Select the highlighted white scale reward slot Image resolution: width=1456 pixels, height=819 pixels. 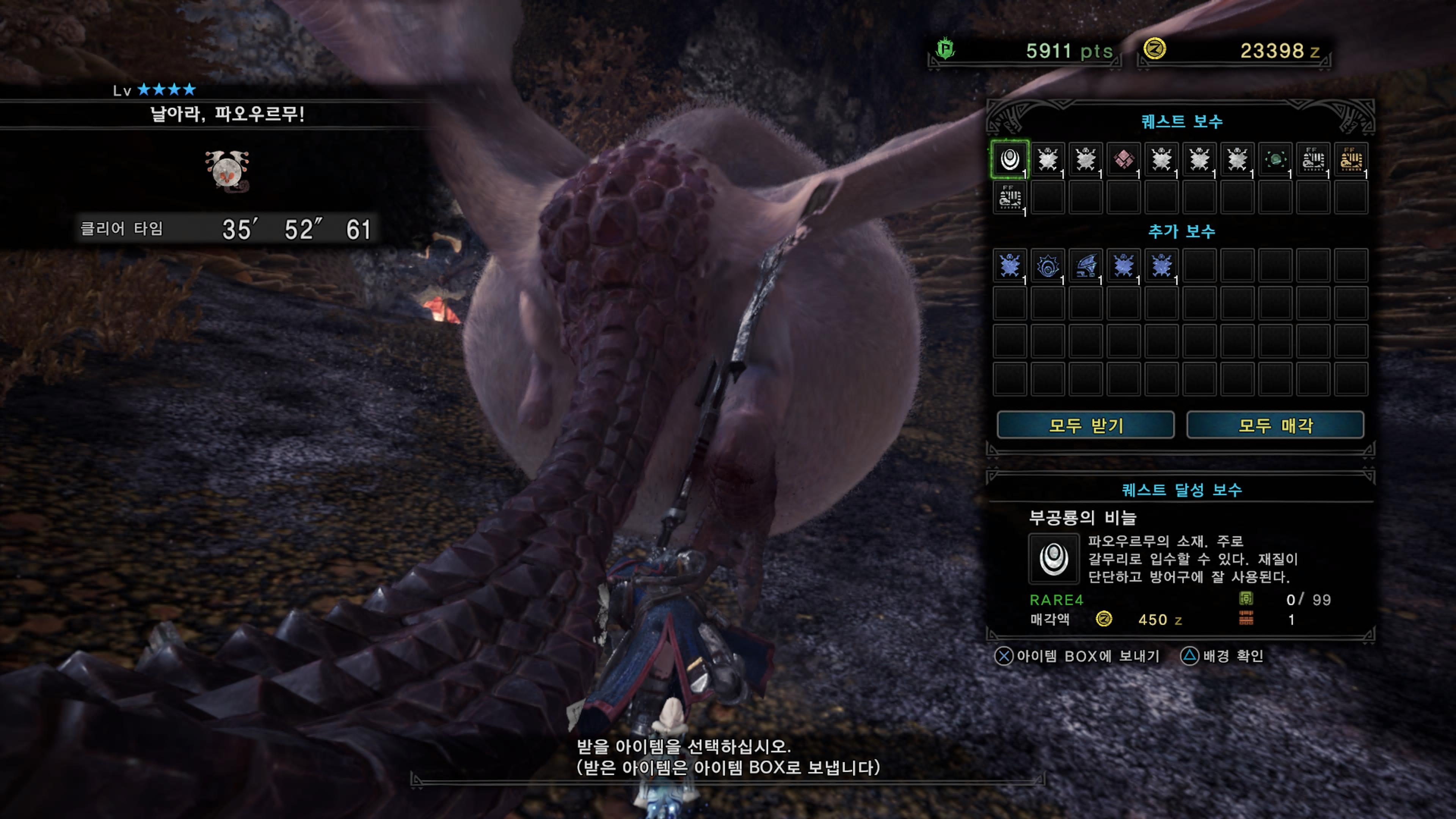click(x=1009, y=159)
